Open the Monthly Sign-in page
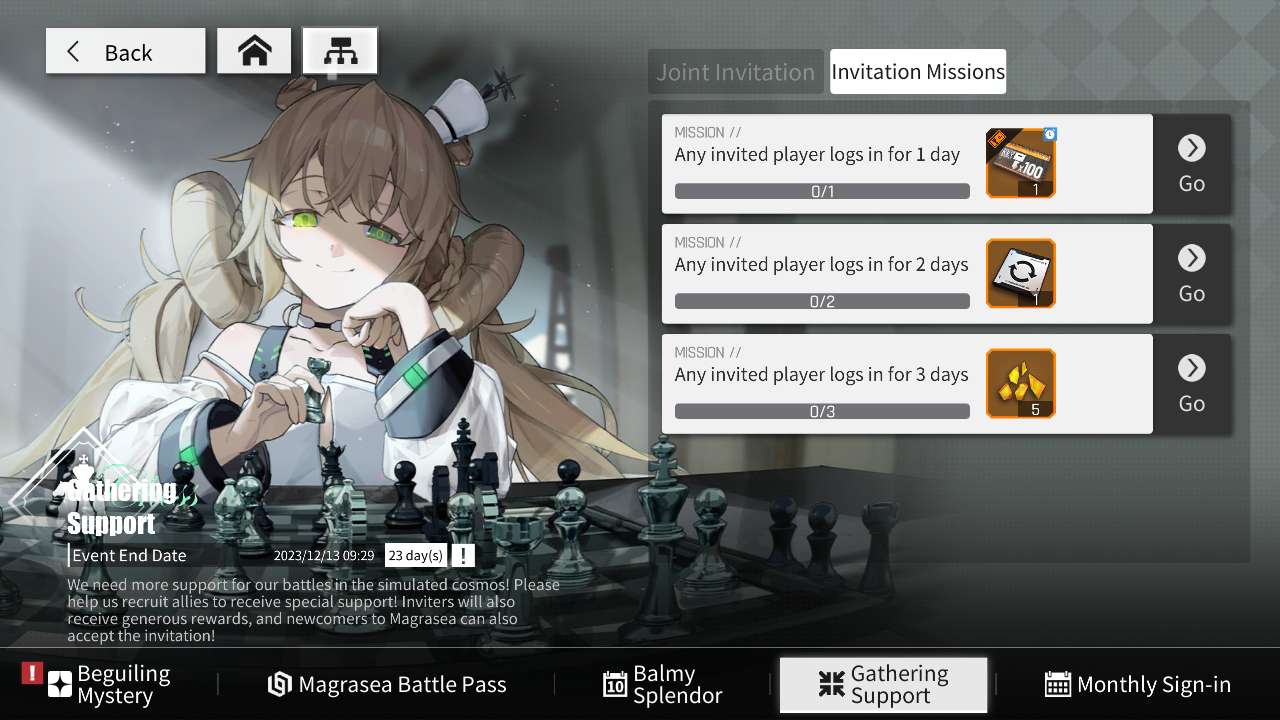 [1138, 685]
